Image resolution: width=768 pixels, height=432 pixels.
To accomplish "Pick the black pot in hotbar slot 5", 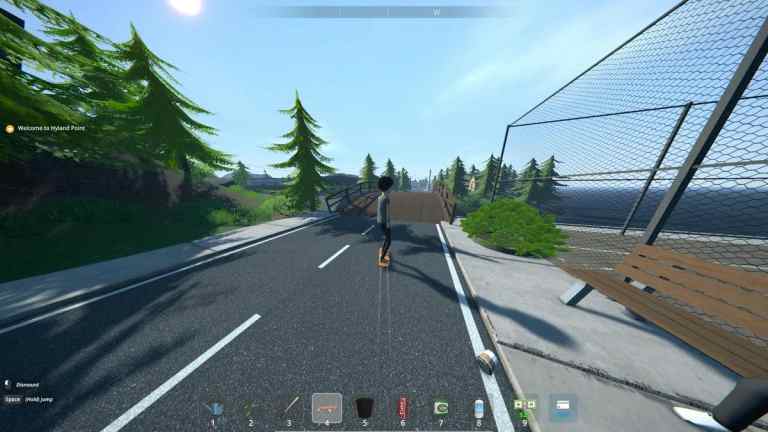I will point(365,408).
